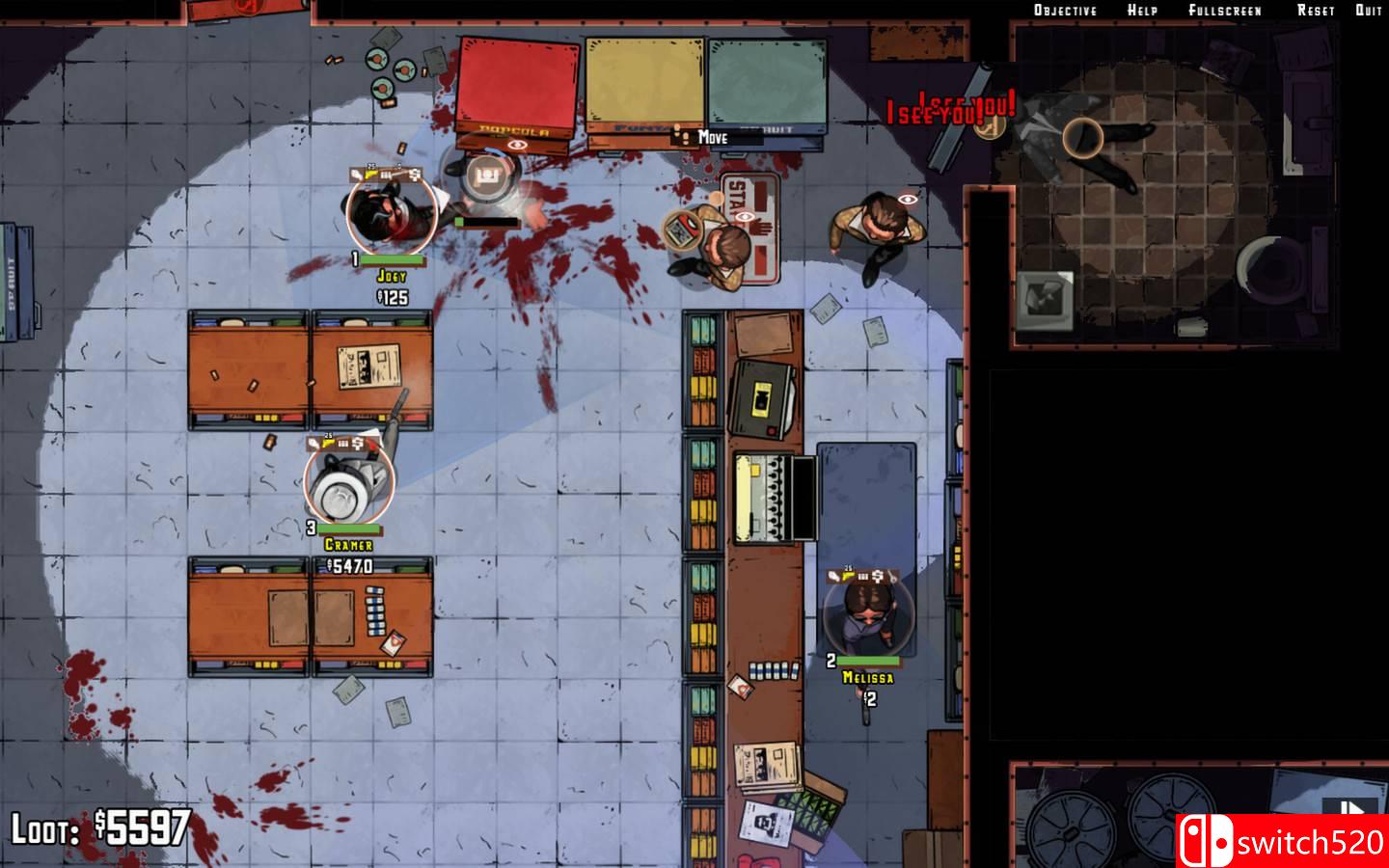Toggle the eye indicator above the guard by the exit
The image size is (1389, 868).
coord(906,199)
